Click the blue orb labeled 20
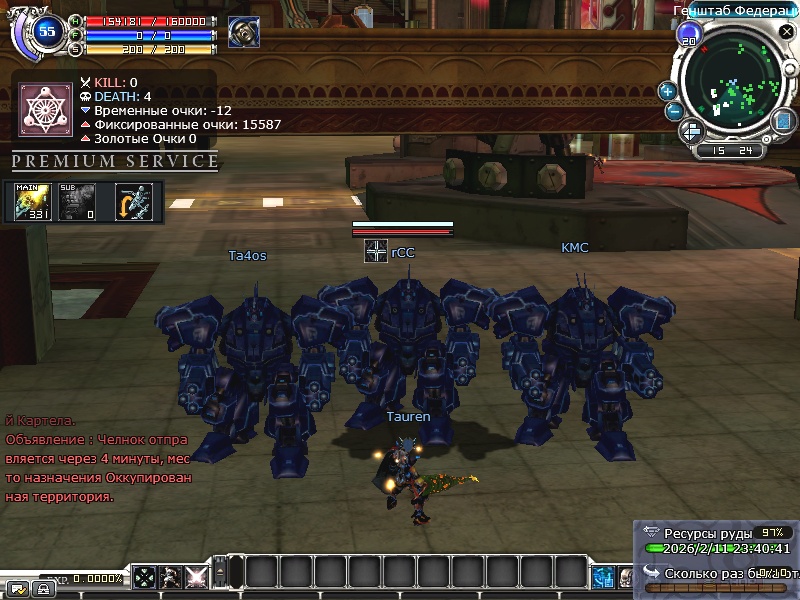Viewport: 800px width, 600px height. 688,37
